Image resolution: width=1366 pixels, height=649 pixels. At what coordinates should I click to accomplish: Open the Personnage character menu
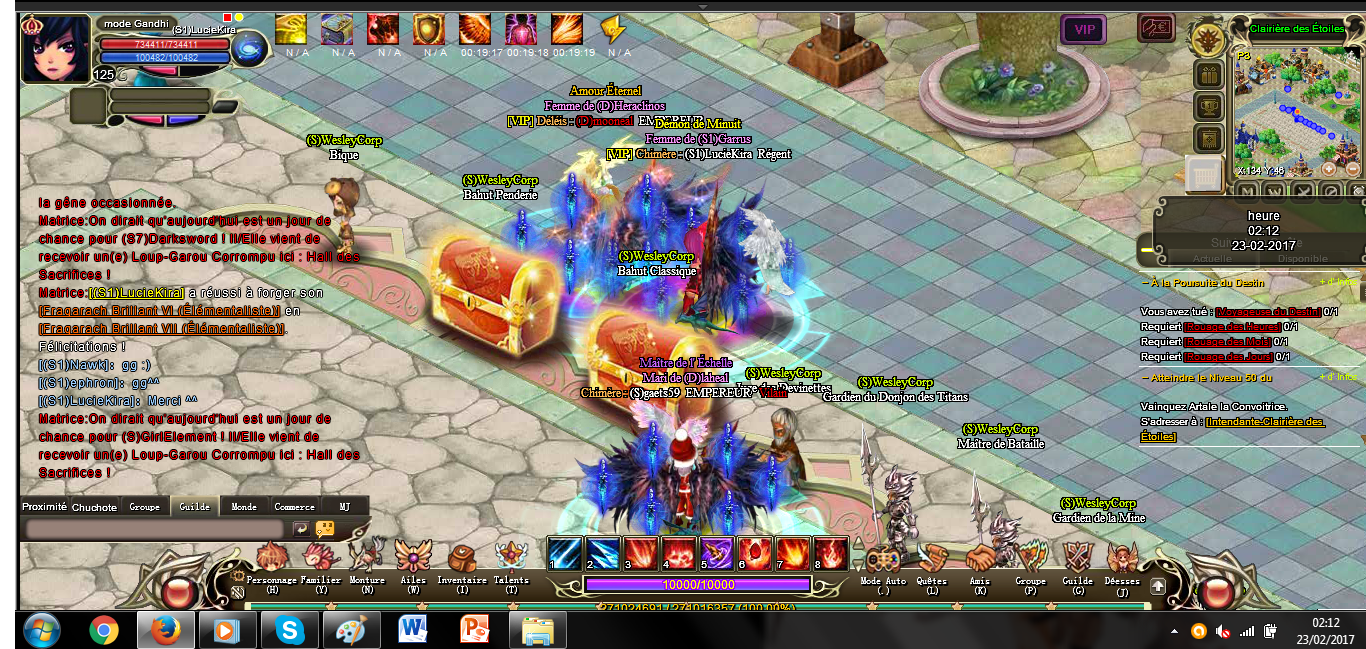tap(271, 558)
